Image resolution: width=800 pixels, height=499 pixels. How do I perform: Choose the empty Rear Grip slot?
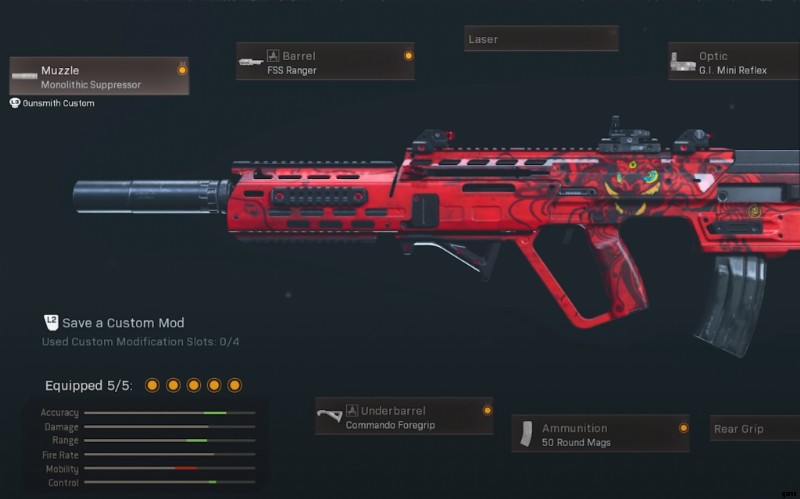point(754,429)
